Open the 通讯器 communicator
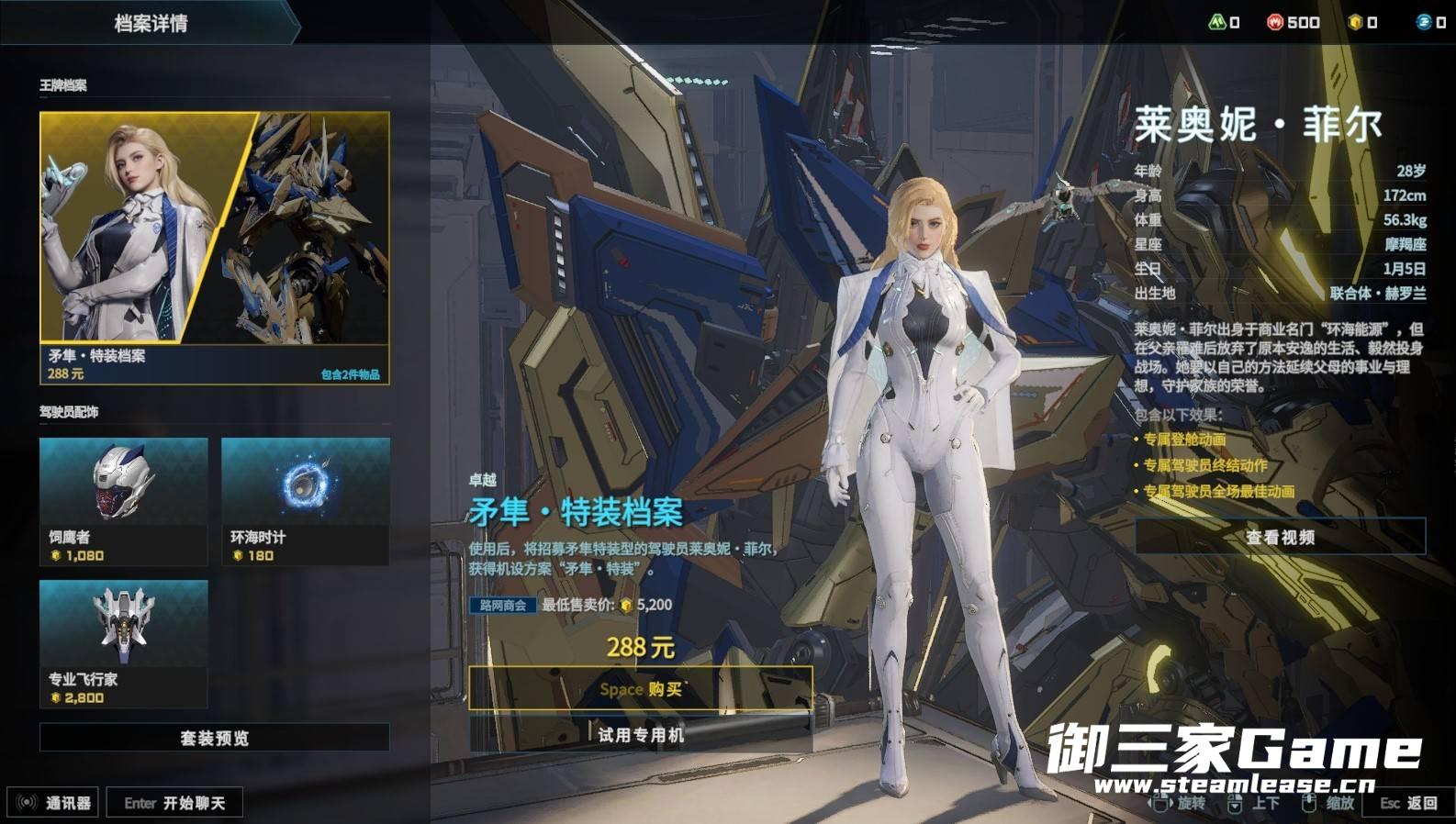Viewport: 1456px width, 824px height. 55,803
